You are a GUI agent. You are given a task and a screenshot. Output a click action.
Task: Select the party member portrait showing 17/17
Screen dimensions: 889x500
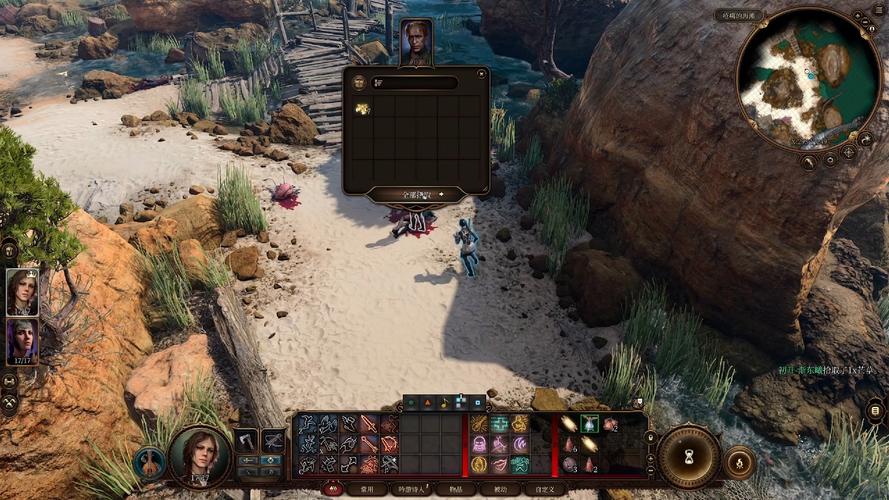(x=22, y=341)
